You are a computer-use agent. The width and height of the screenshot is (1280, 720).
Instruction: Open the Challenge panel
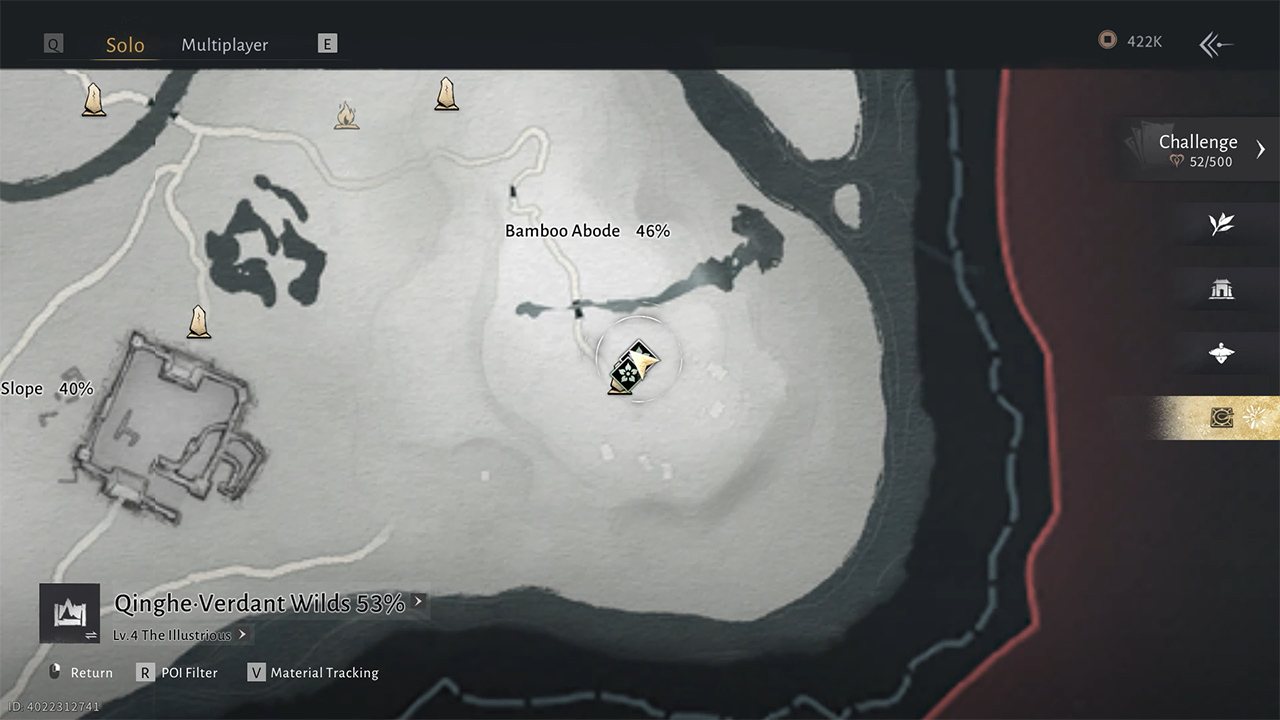(x=1198, y=149)
